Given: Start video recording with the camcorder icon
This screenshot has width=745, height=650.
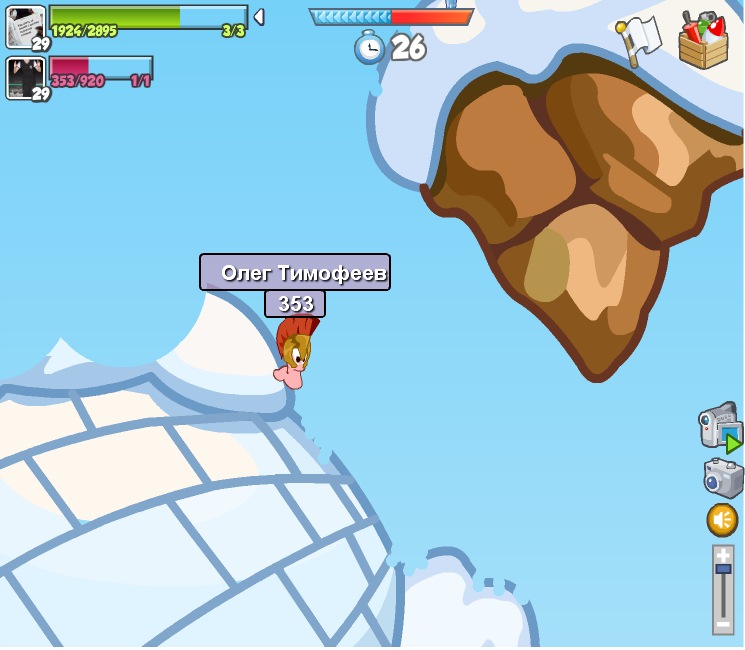Looking at the screenshot, I should (720, 427).
